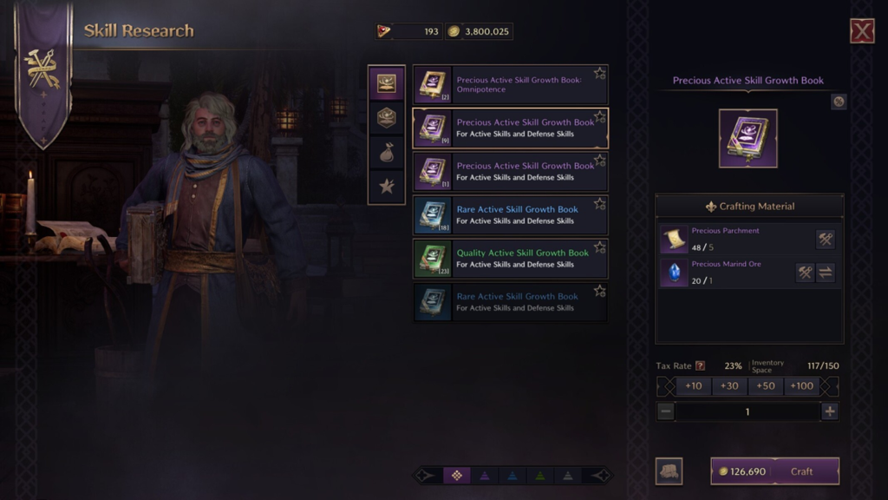Image resolution: width=888 pixels, height=500 pixels.
Task: Click the tax rate question mark icon
Action: pyautogui.click(x=700, y=366)
